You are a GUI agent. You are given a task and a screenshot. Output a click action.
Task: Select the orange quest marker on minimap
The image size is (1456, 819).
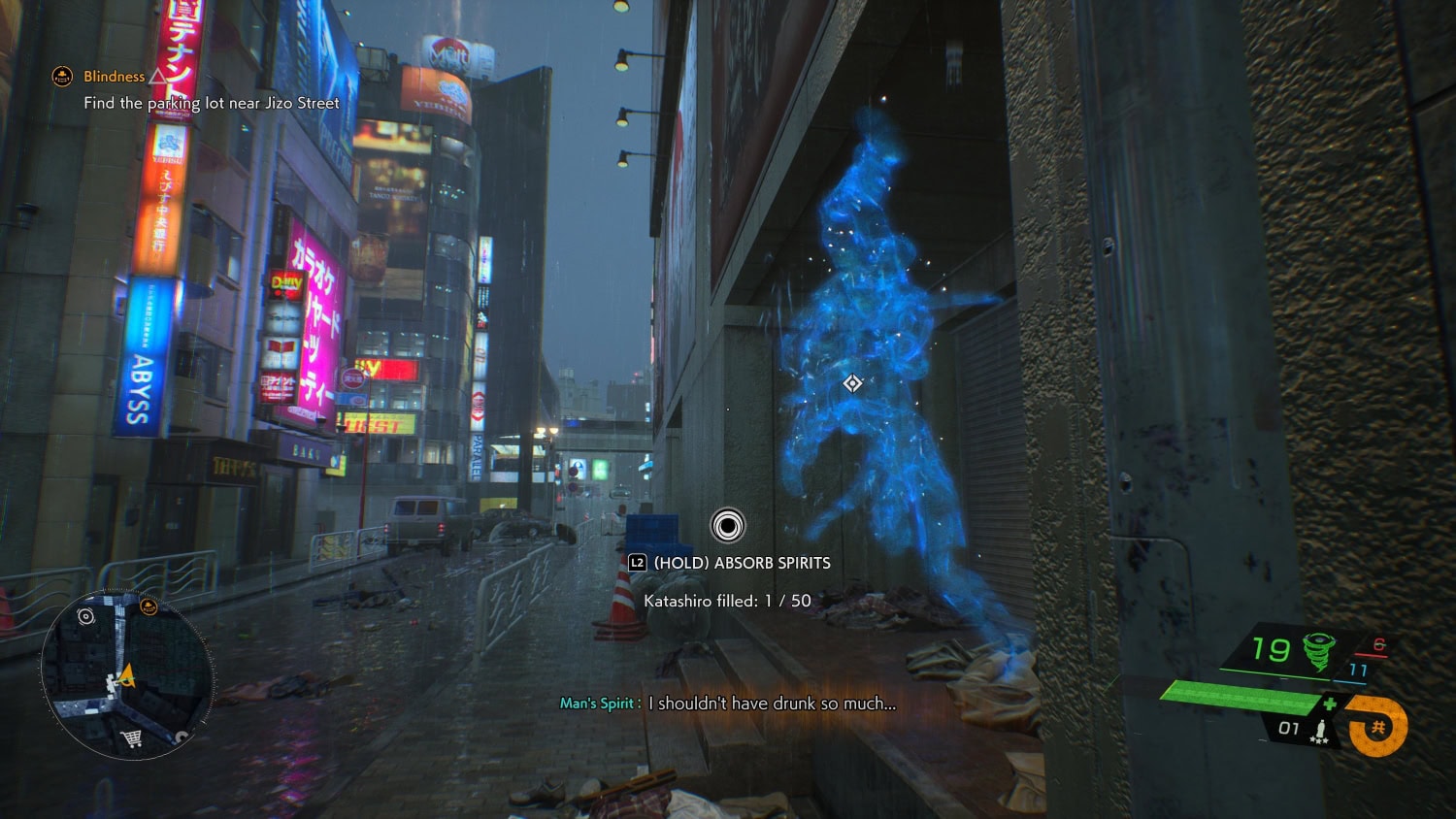point(149,607)
